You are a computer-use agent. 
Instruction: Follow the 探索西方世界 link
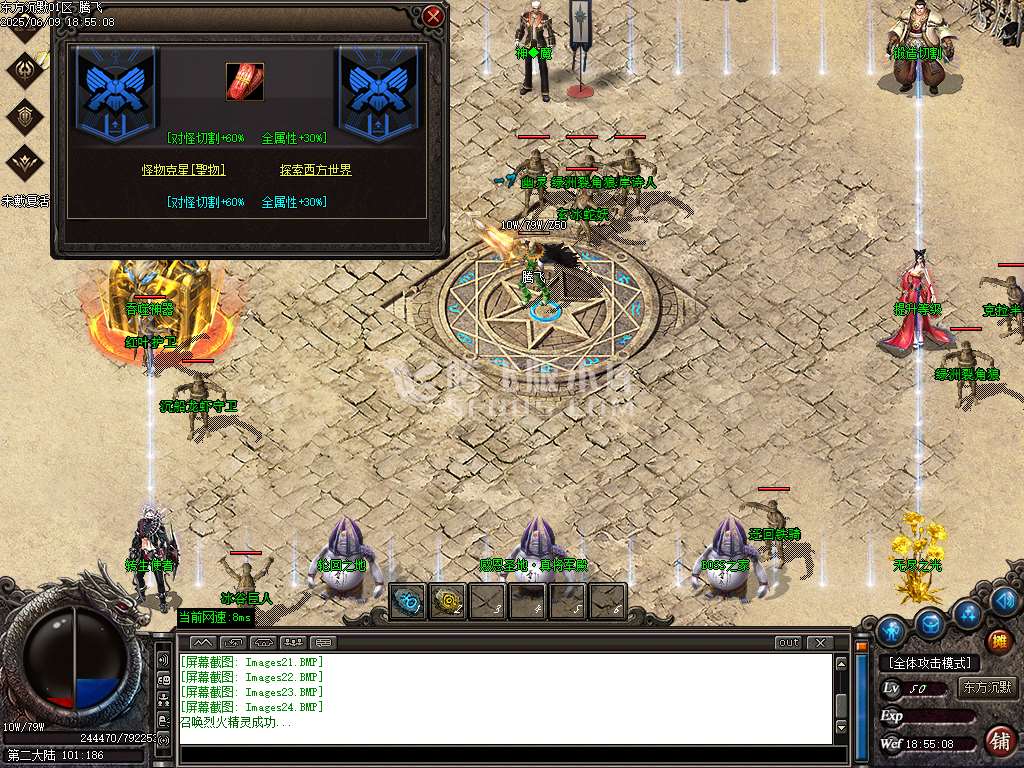[315, 170]
